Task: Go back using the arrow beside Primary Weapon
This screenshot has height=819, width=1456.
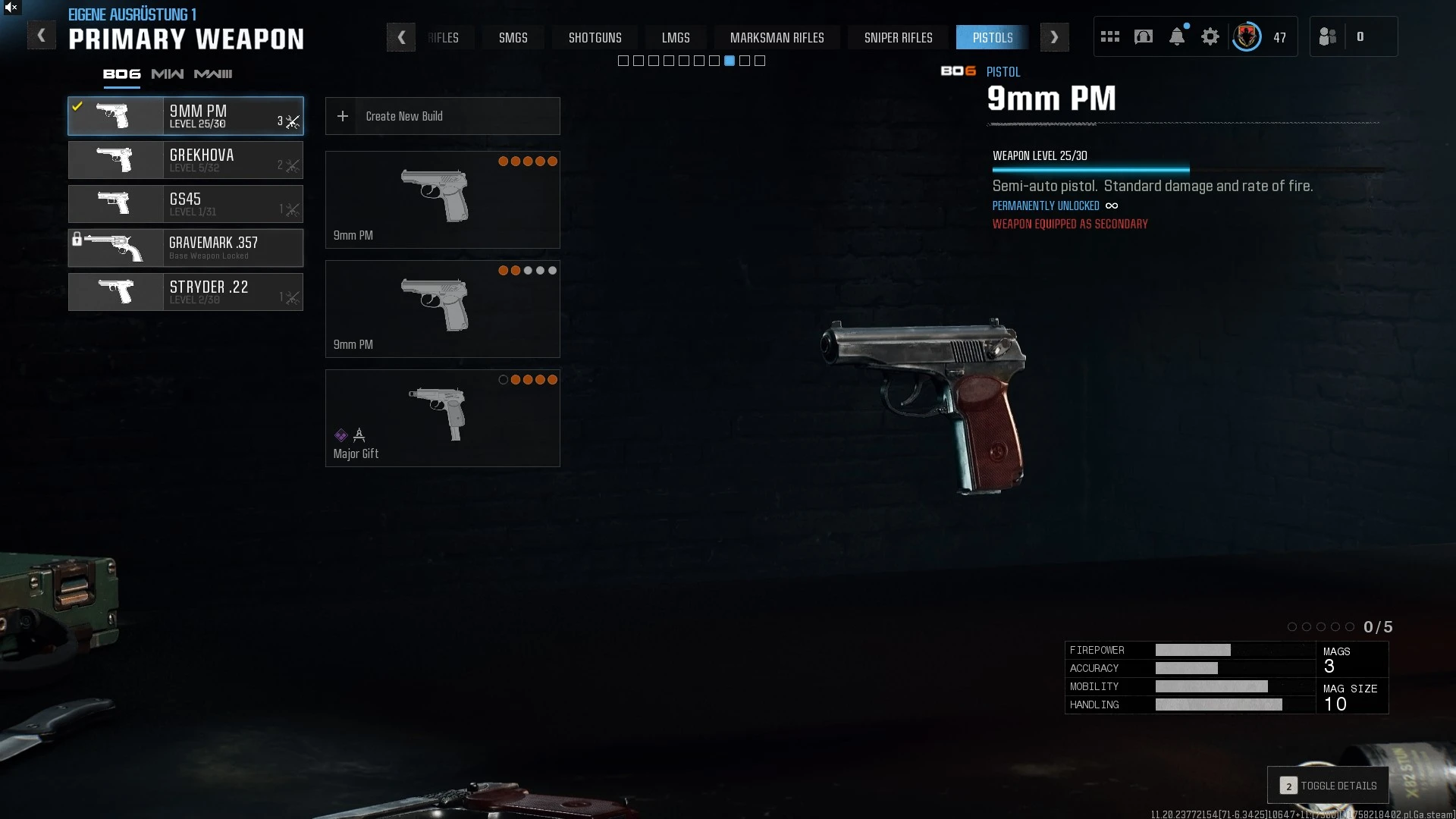Action: (41, 36)
